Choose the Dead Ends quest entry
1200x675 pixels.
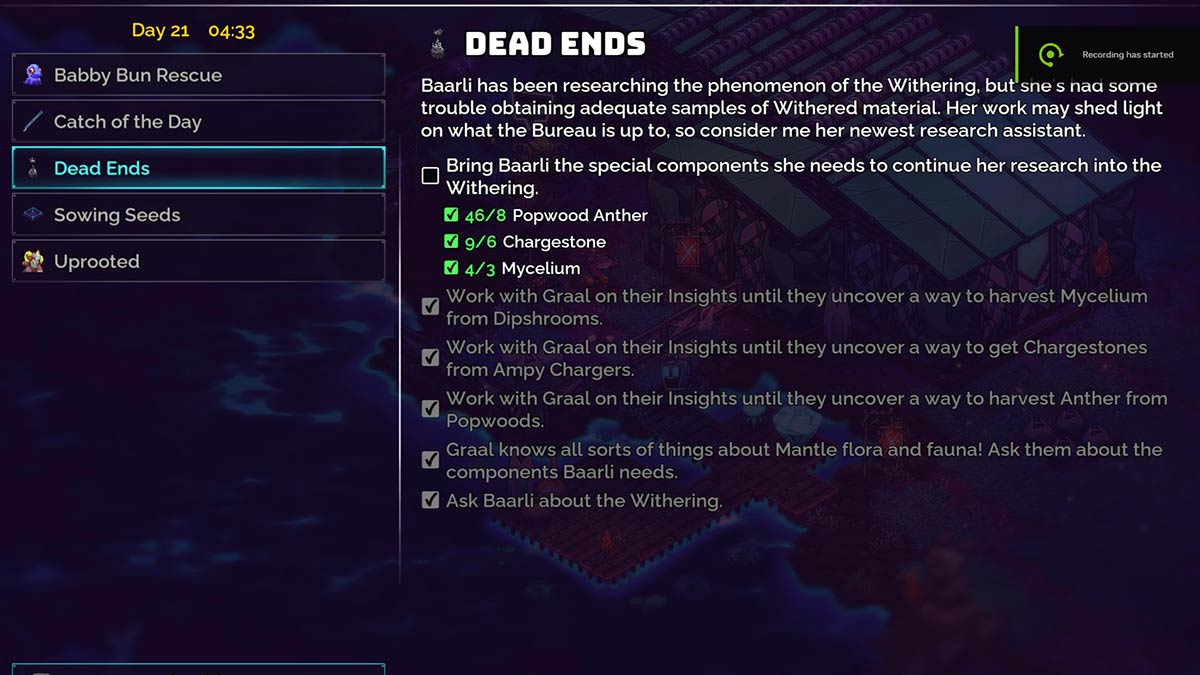pos(198,168)
